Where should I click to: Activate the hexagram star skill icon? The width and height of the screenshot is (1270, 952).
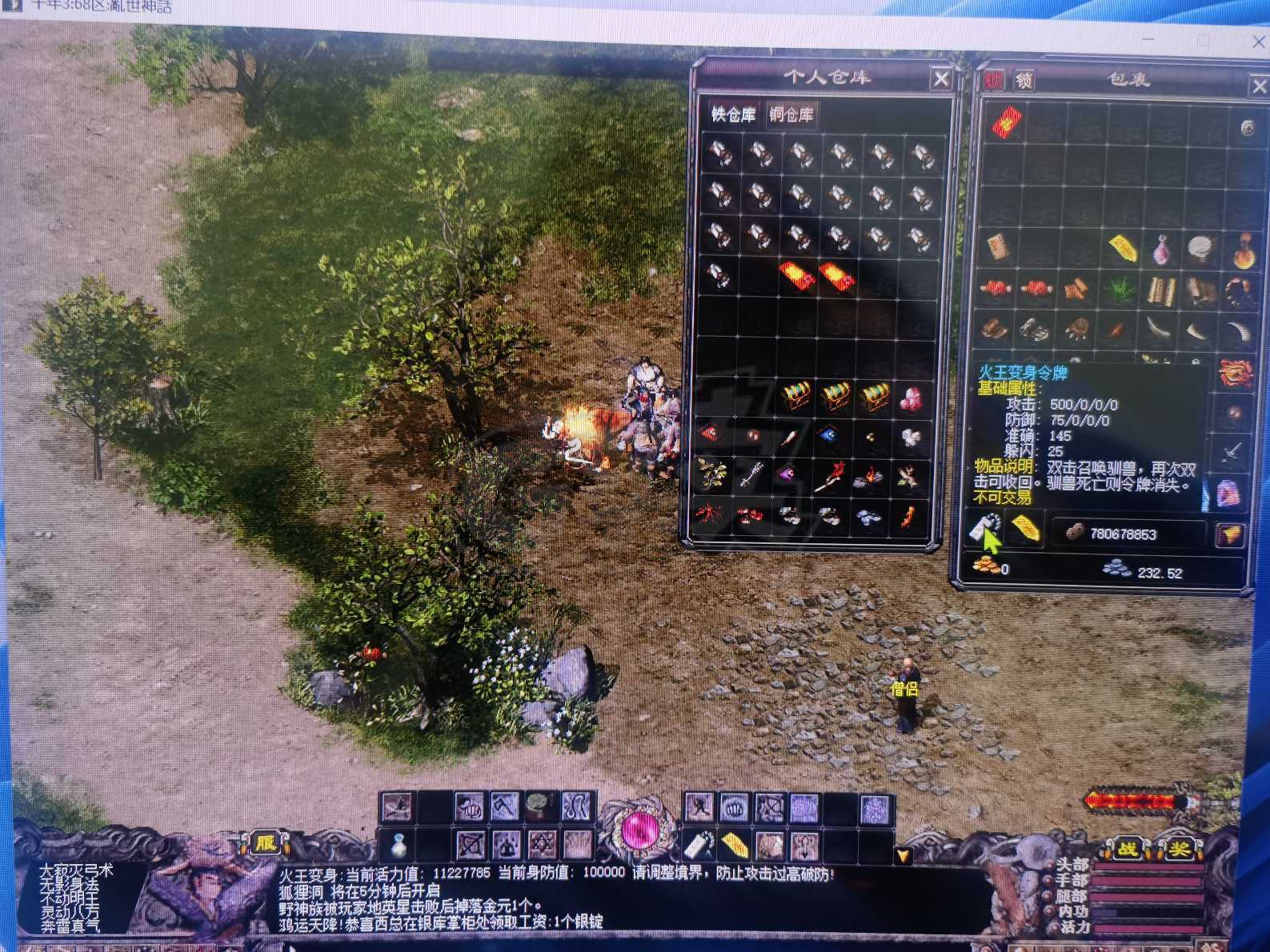point(543,844)
